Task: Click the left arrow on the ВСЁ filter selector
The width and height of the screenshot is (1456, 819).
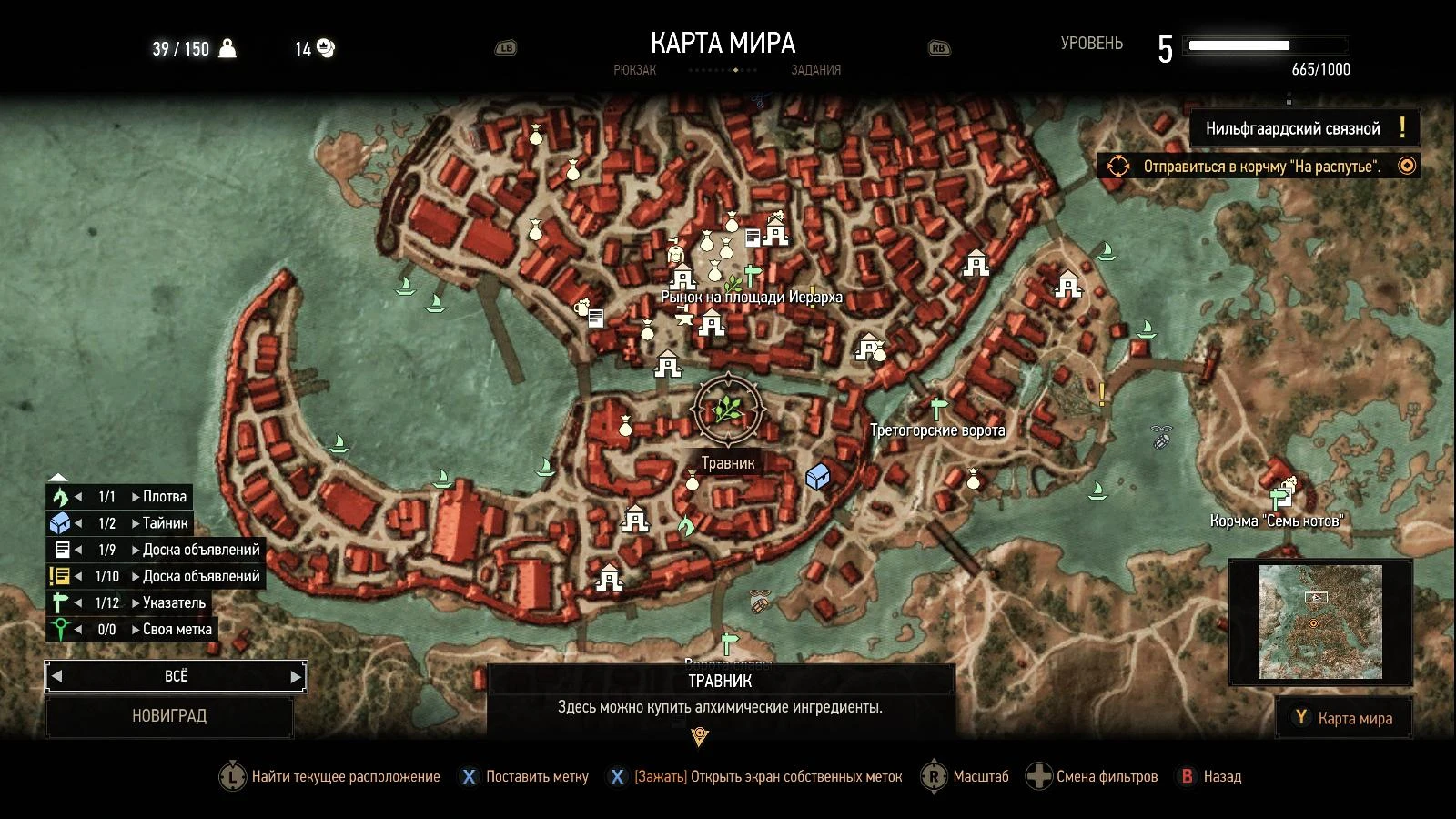Action: pyautogui.click(x=56, y=676)
